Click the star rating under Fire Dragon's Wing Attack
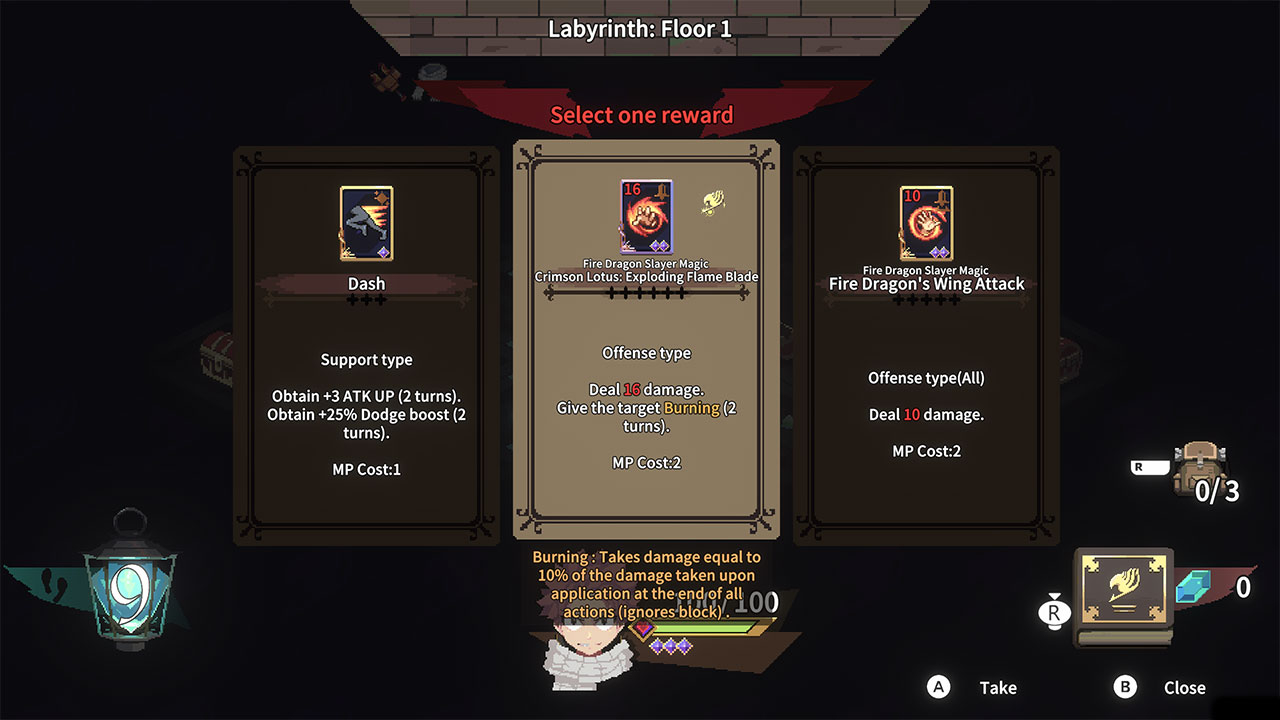The width and height of the screenshot is (1280, 720). pos(926,298)
